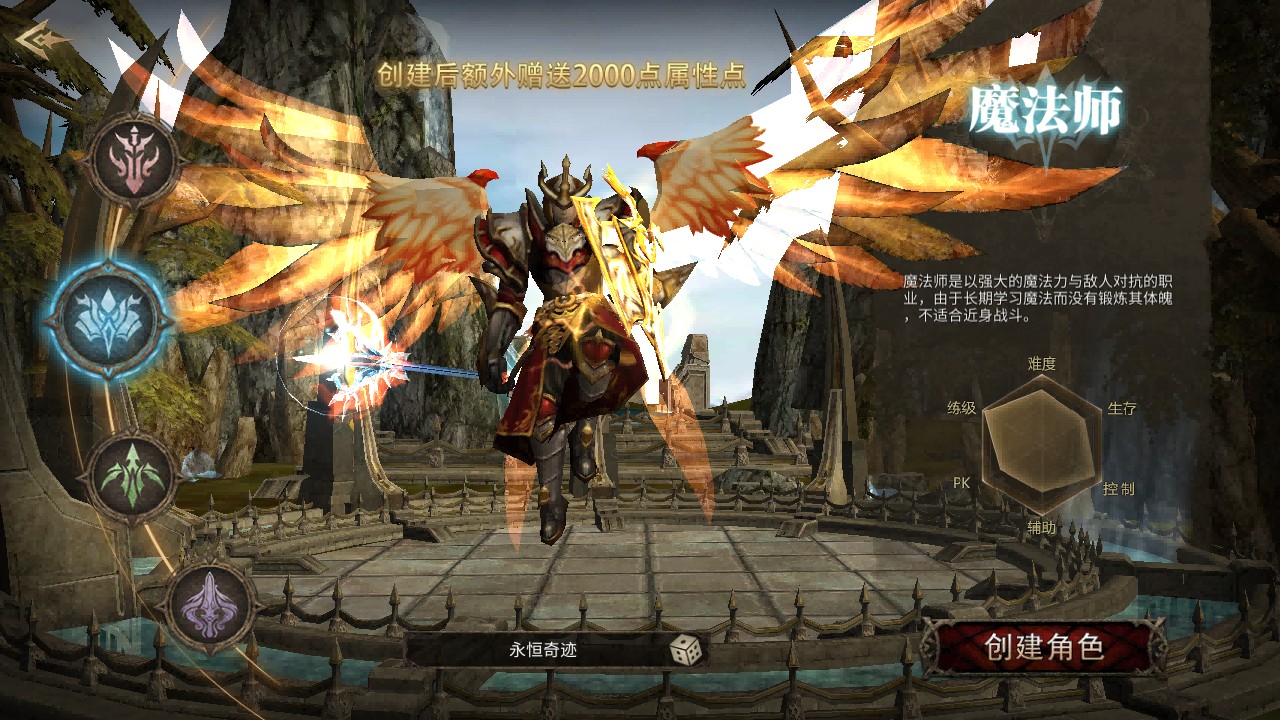Go back using the top-left arrow
Viewport: 1280px width, 720px height.
43,40
